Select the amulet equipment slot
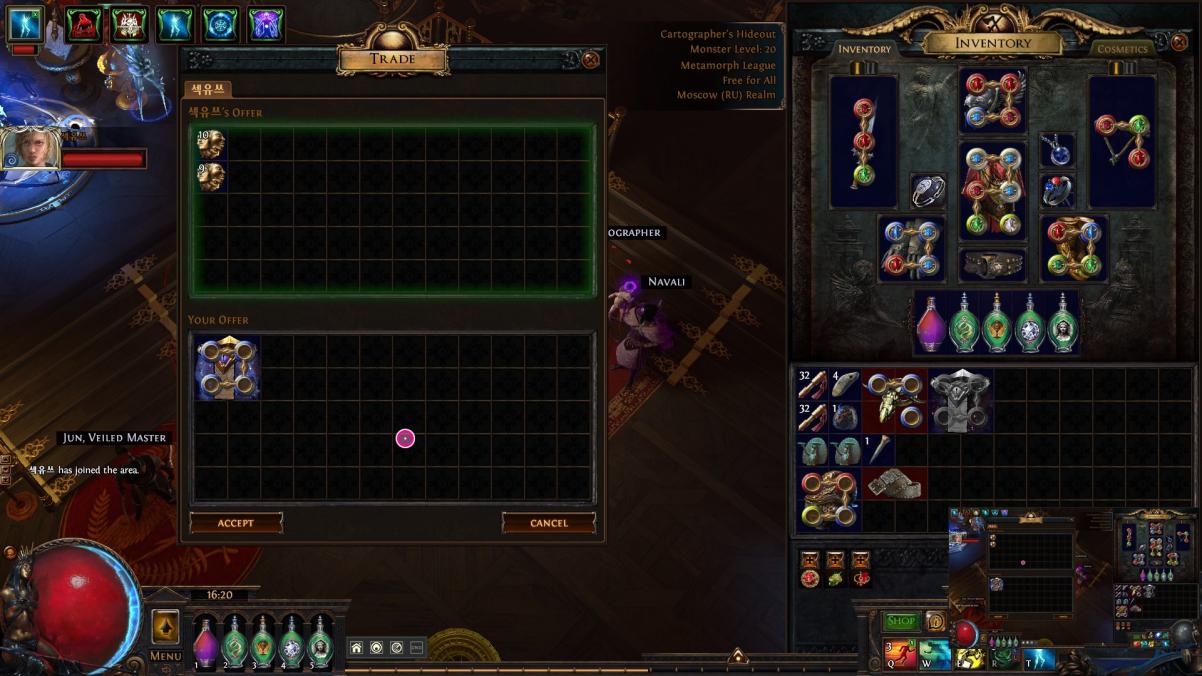This screenshot has height=676, width=1202. click(1057, 151)
